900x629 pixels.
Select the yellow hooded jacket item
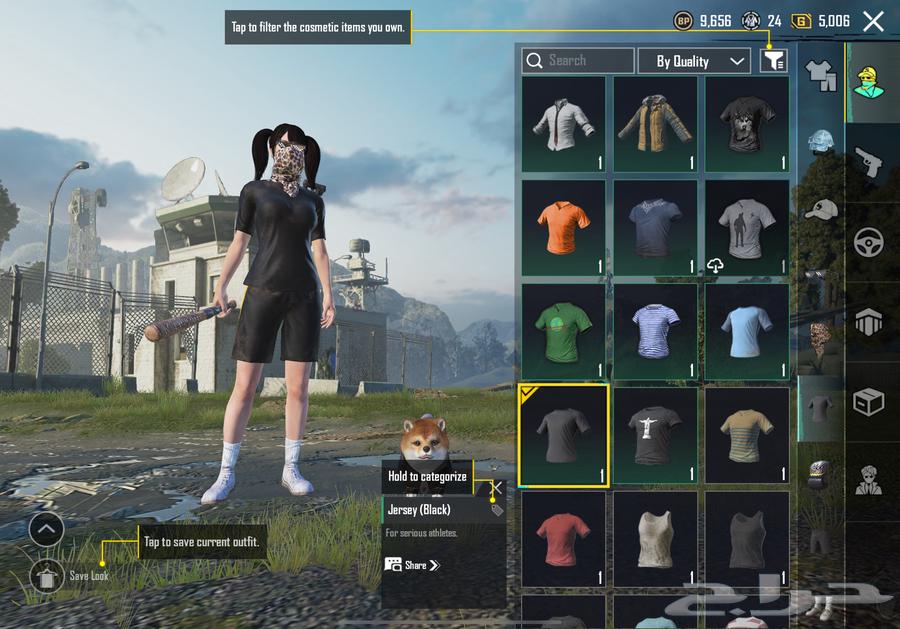click(655, 125)
